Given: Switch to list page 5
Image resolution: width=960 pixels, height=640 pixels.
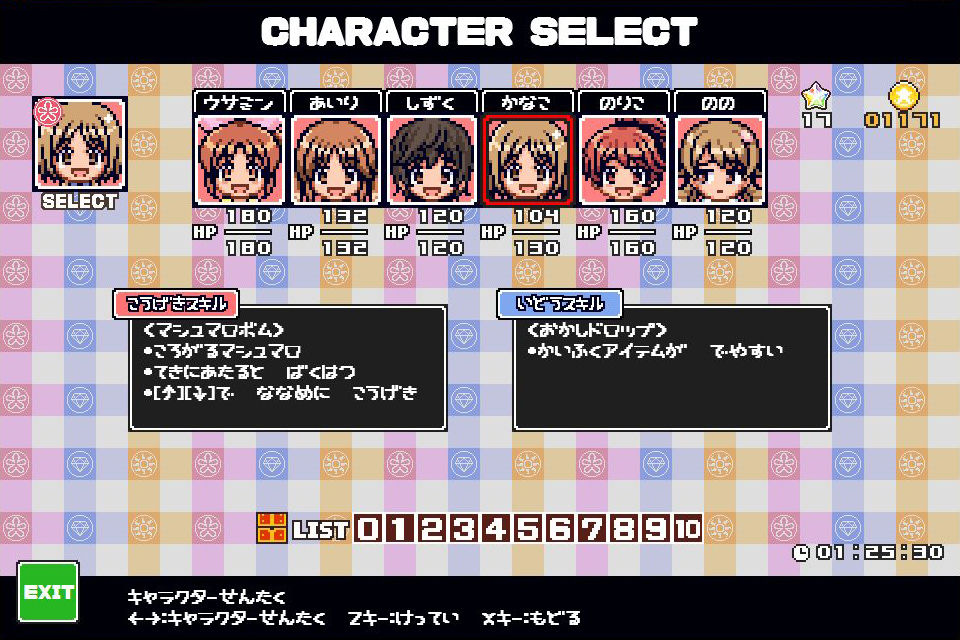Looking at the screenshot, I should coord(528,527).
